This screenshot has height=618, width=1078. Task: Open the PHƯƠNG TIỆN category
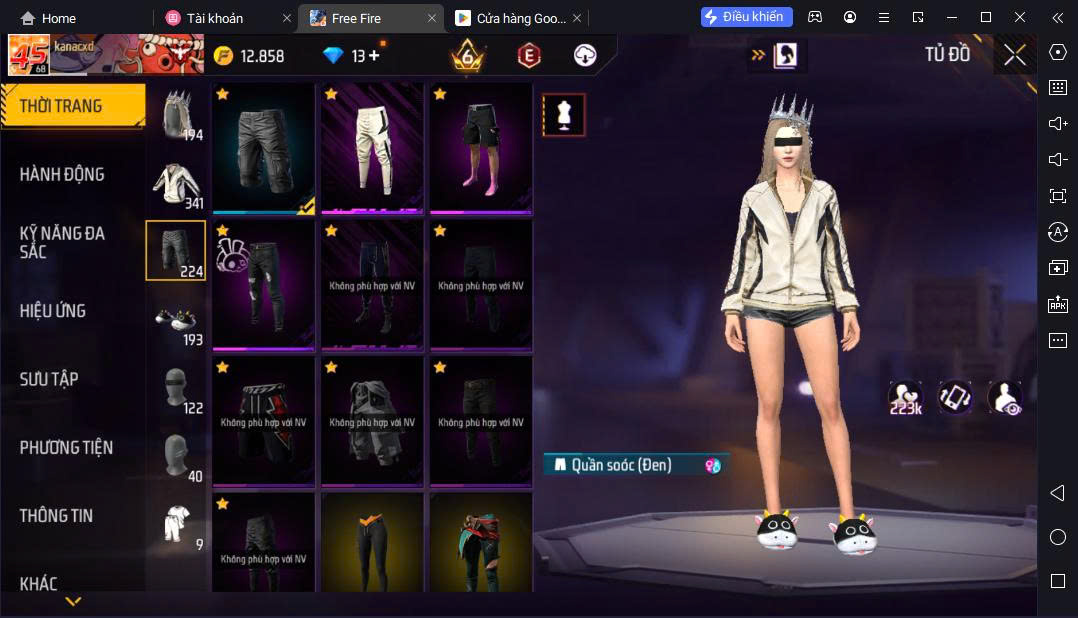point(66,447)
